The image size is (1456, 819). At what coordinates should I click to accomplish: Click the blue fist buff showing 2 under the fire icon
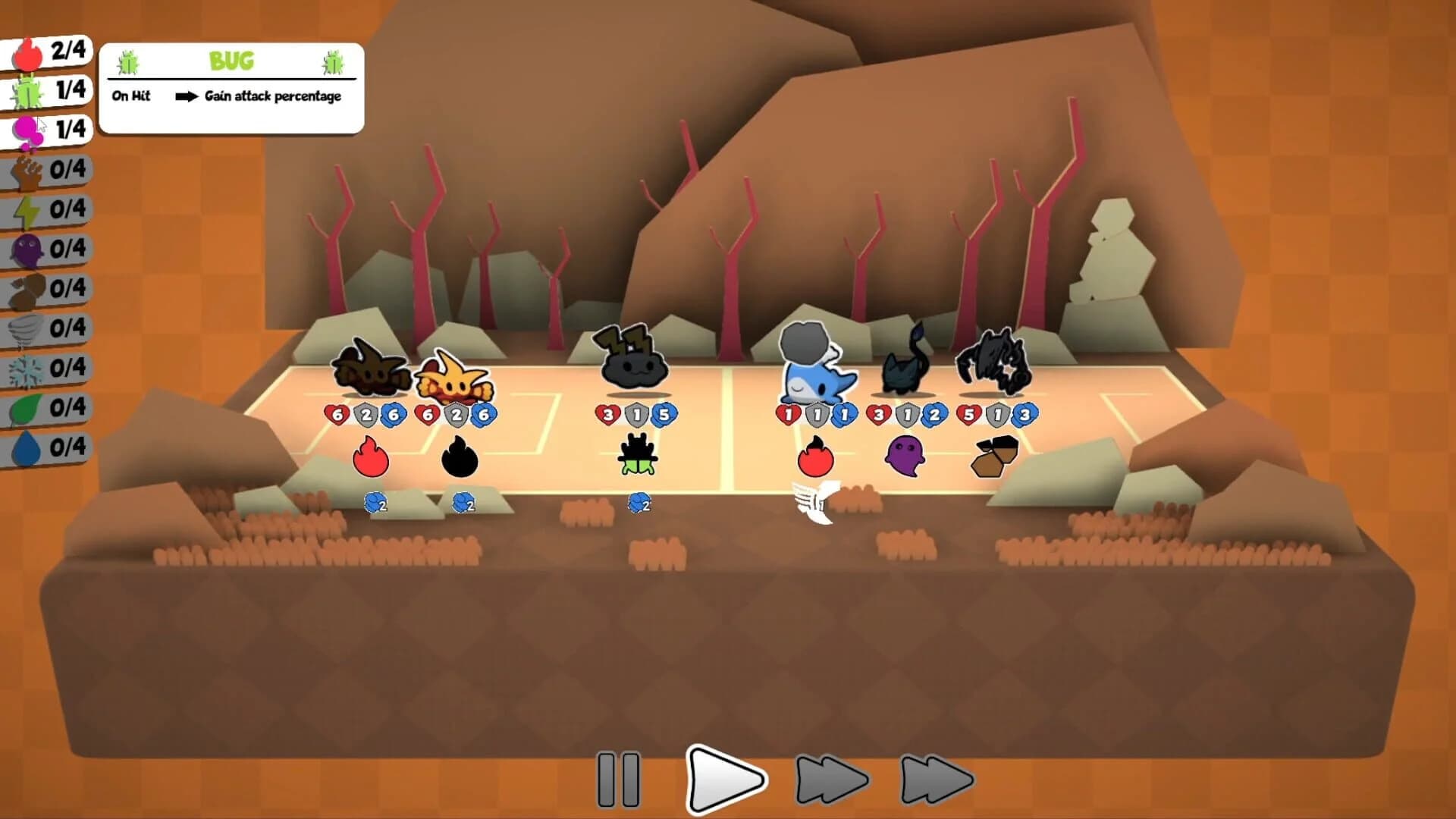(375, 503)
